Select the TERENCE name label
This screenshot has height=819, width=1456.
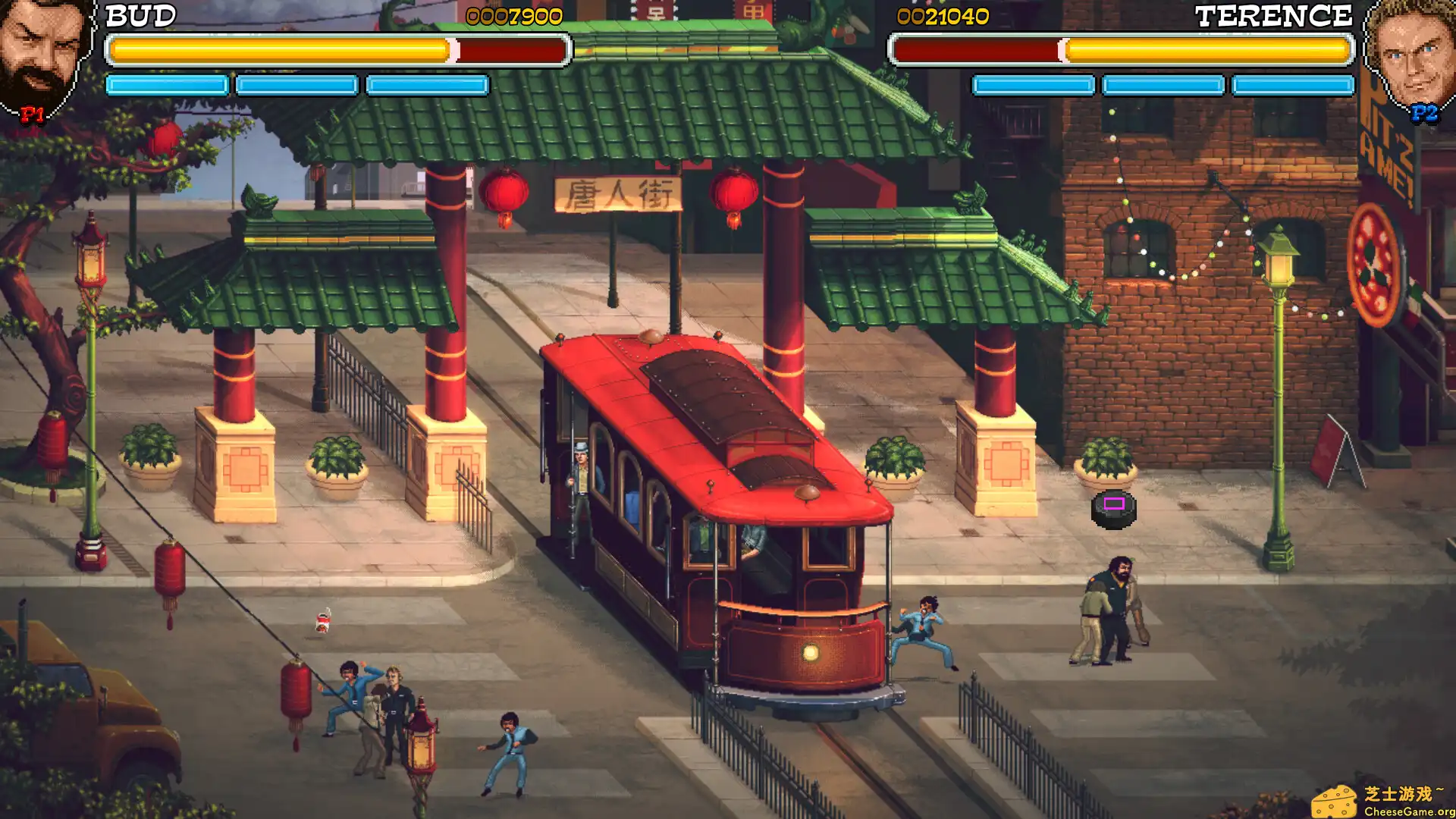[x=1274, y=14]
